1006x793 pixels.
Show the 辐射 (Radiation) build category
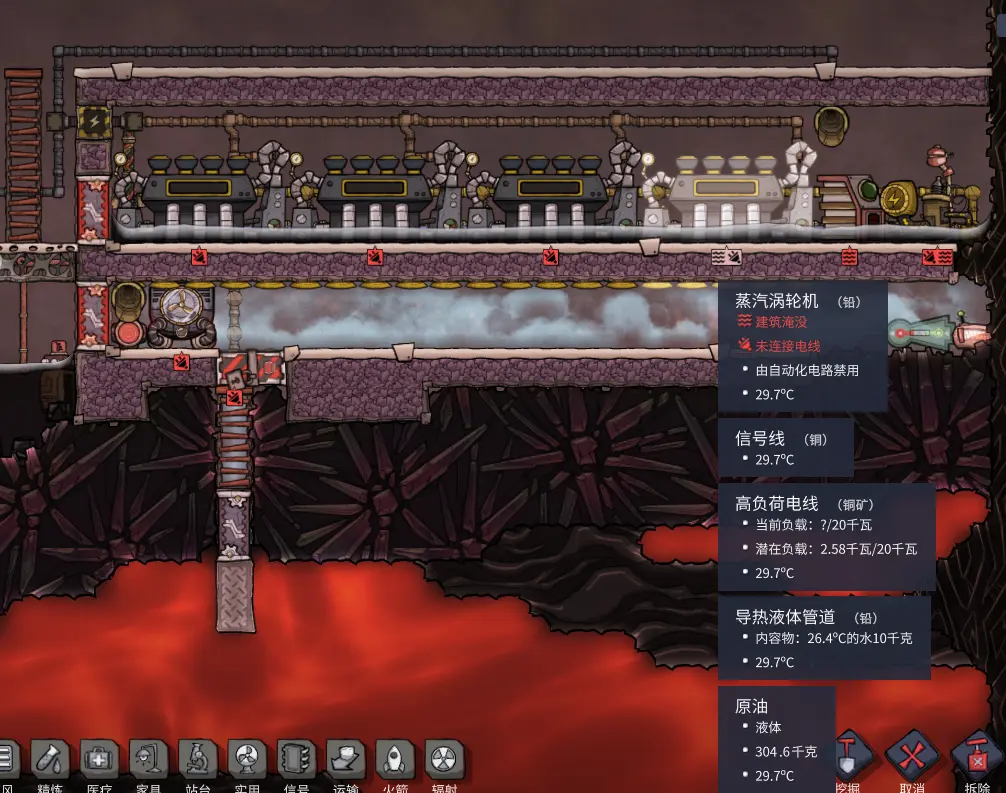click(x=444, y=761)
